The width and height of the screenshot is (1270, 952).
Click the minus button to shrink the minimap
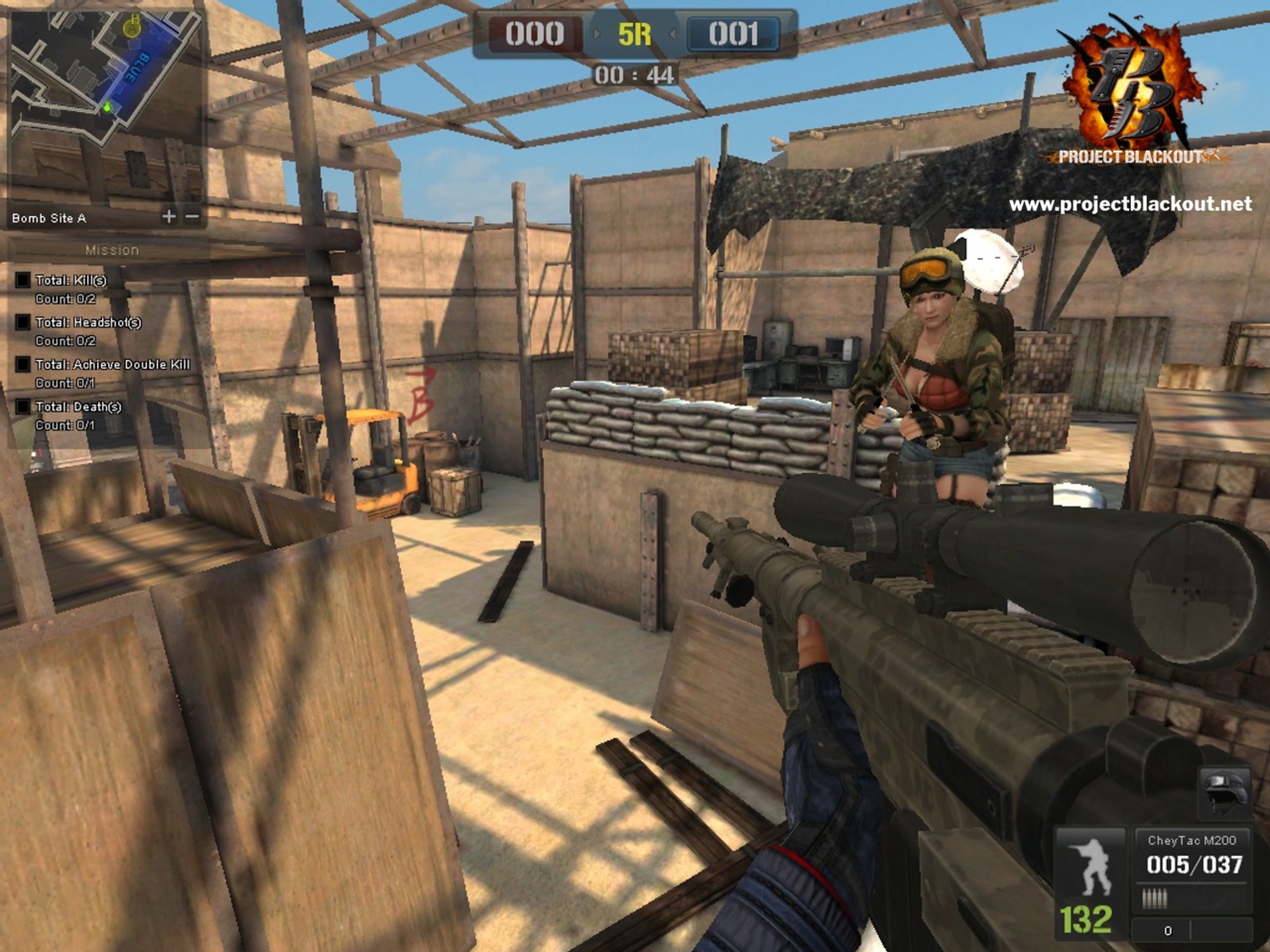coord(190,215)
